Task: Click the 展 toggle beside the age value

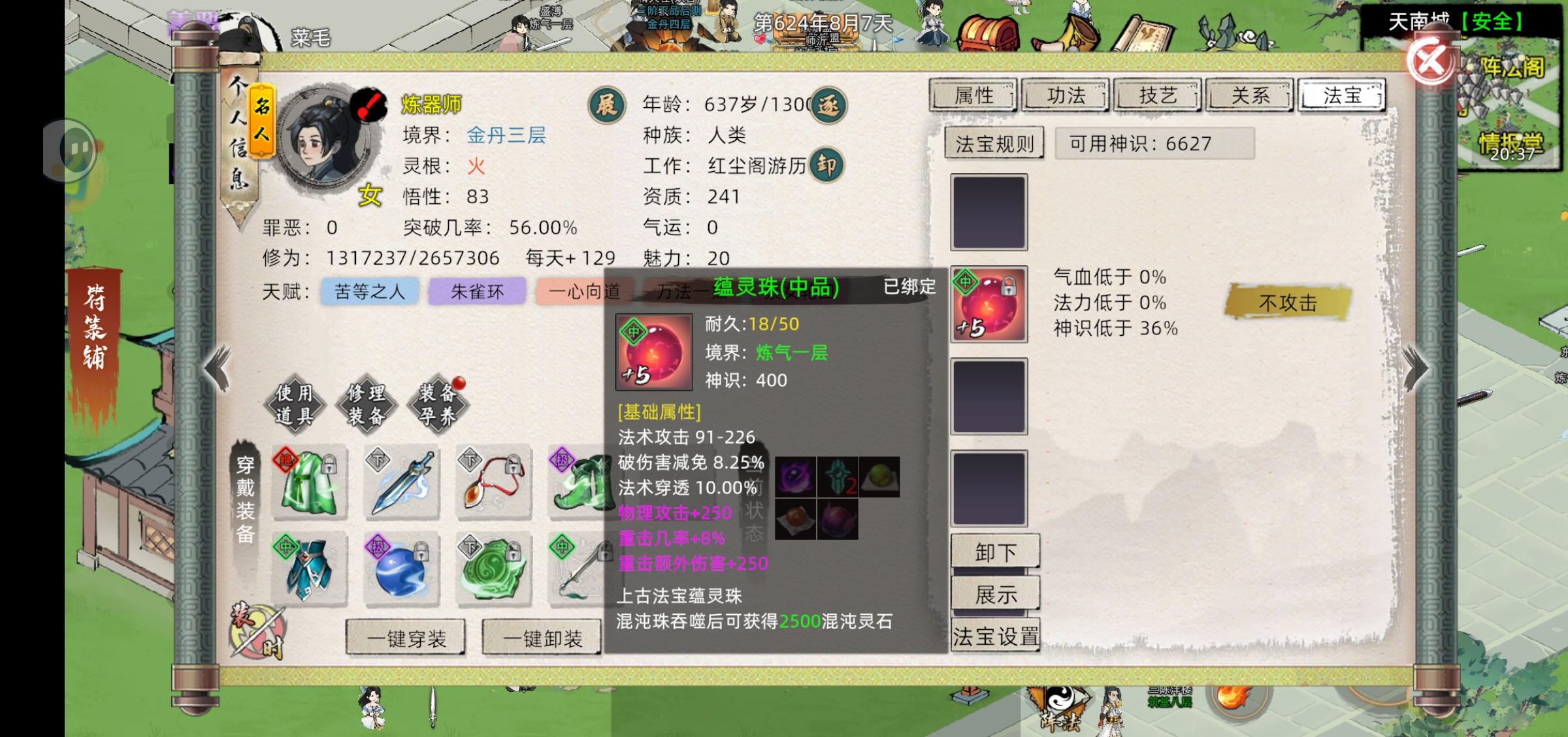Action: click(608, 106)
